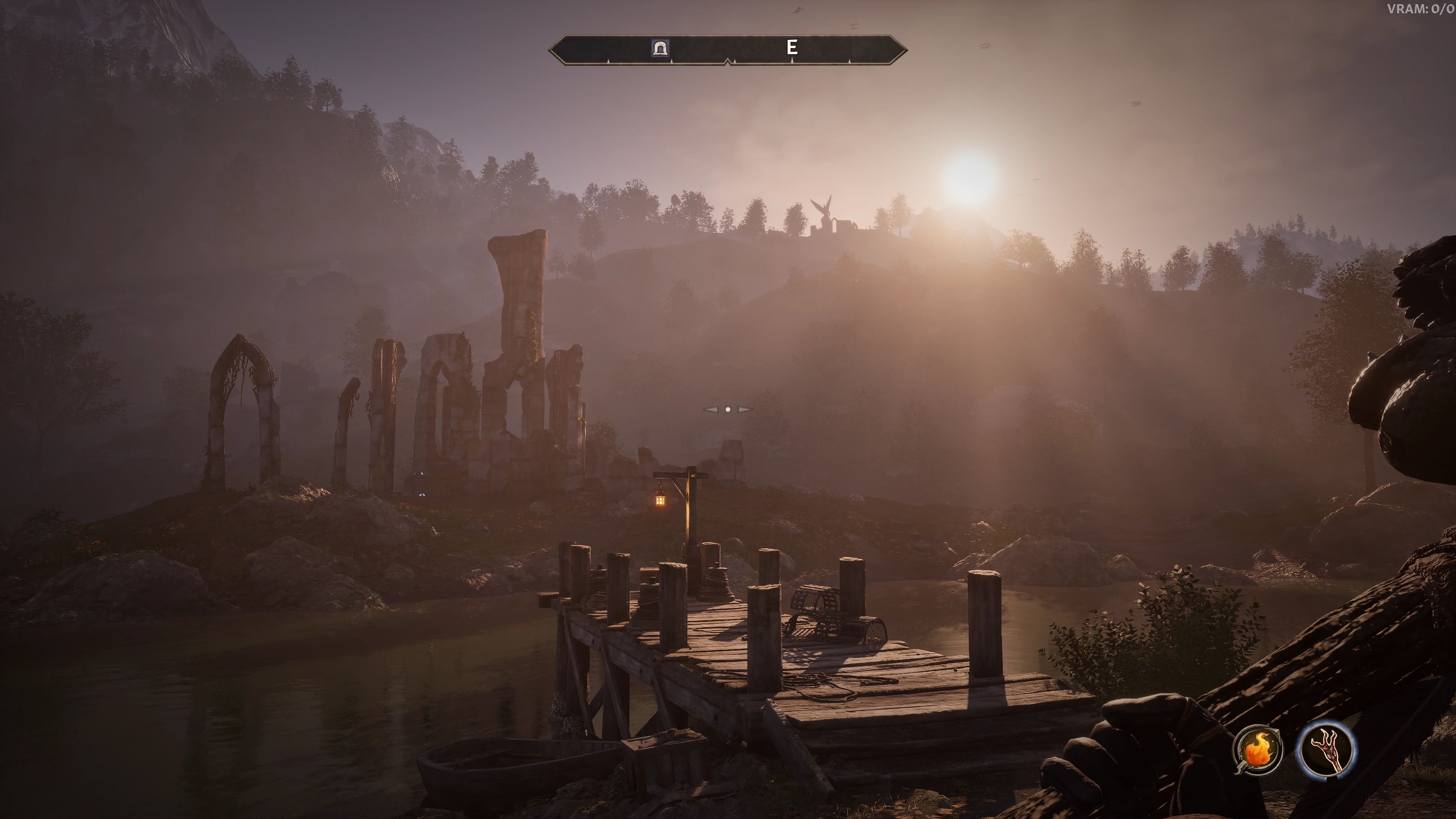This screenshot has width=1456, height=819.
Task: Click the ruin arch marker on the compass
Action: coord(660,48)
